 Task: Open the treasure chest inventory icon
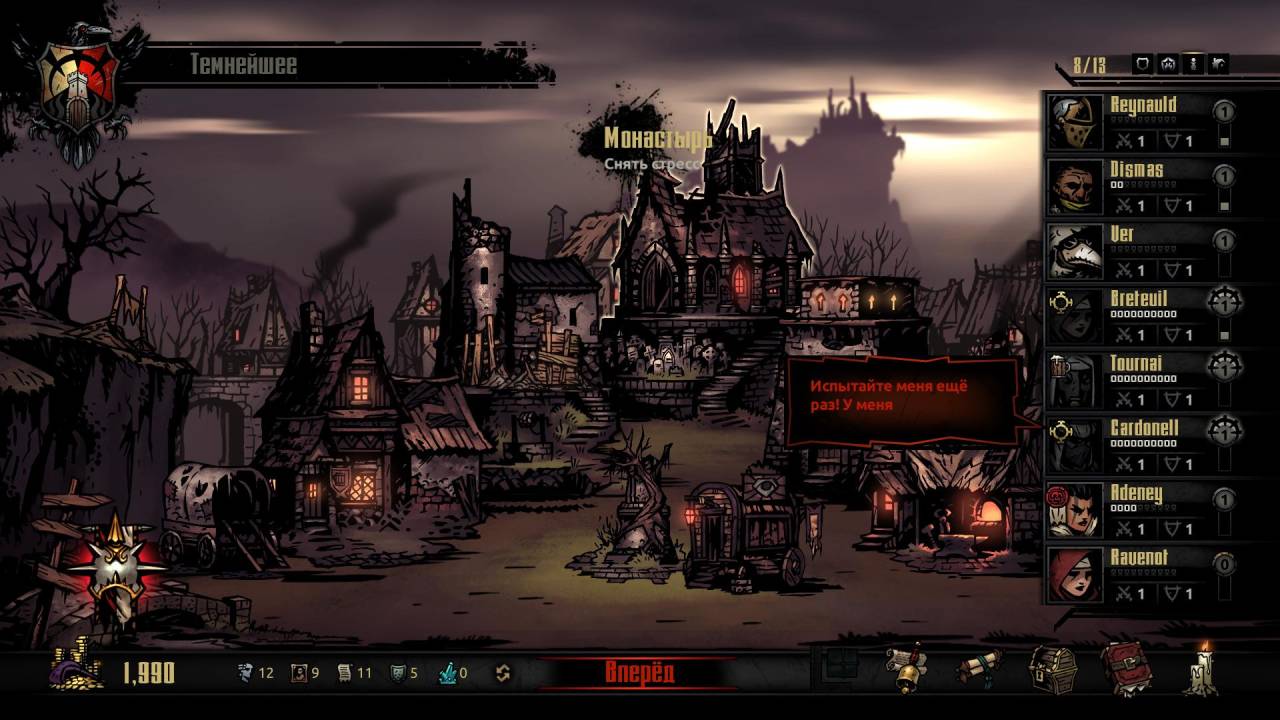[1053, 668]
